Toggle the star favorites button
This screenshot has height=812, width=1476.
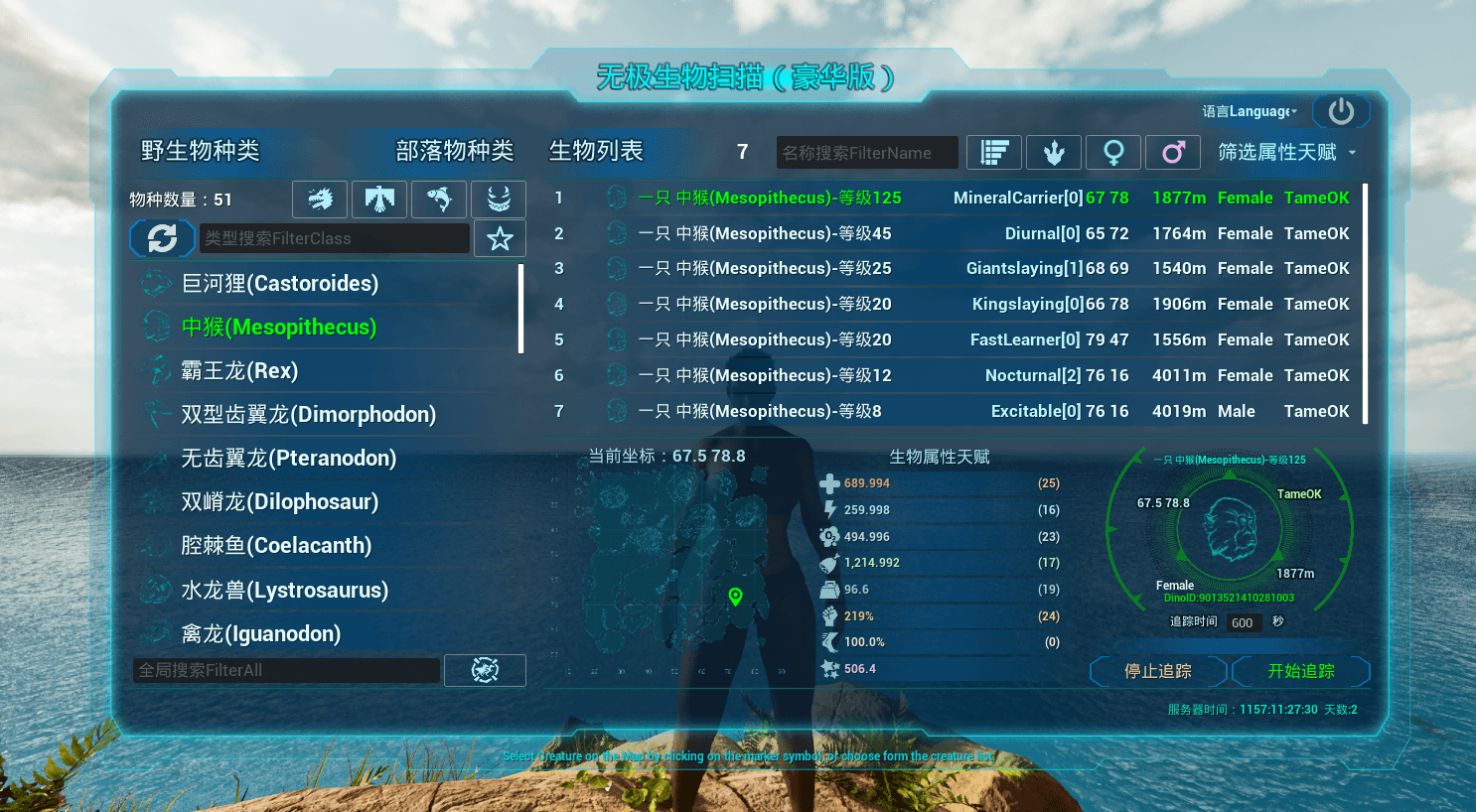tap(500, 238)
